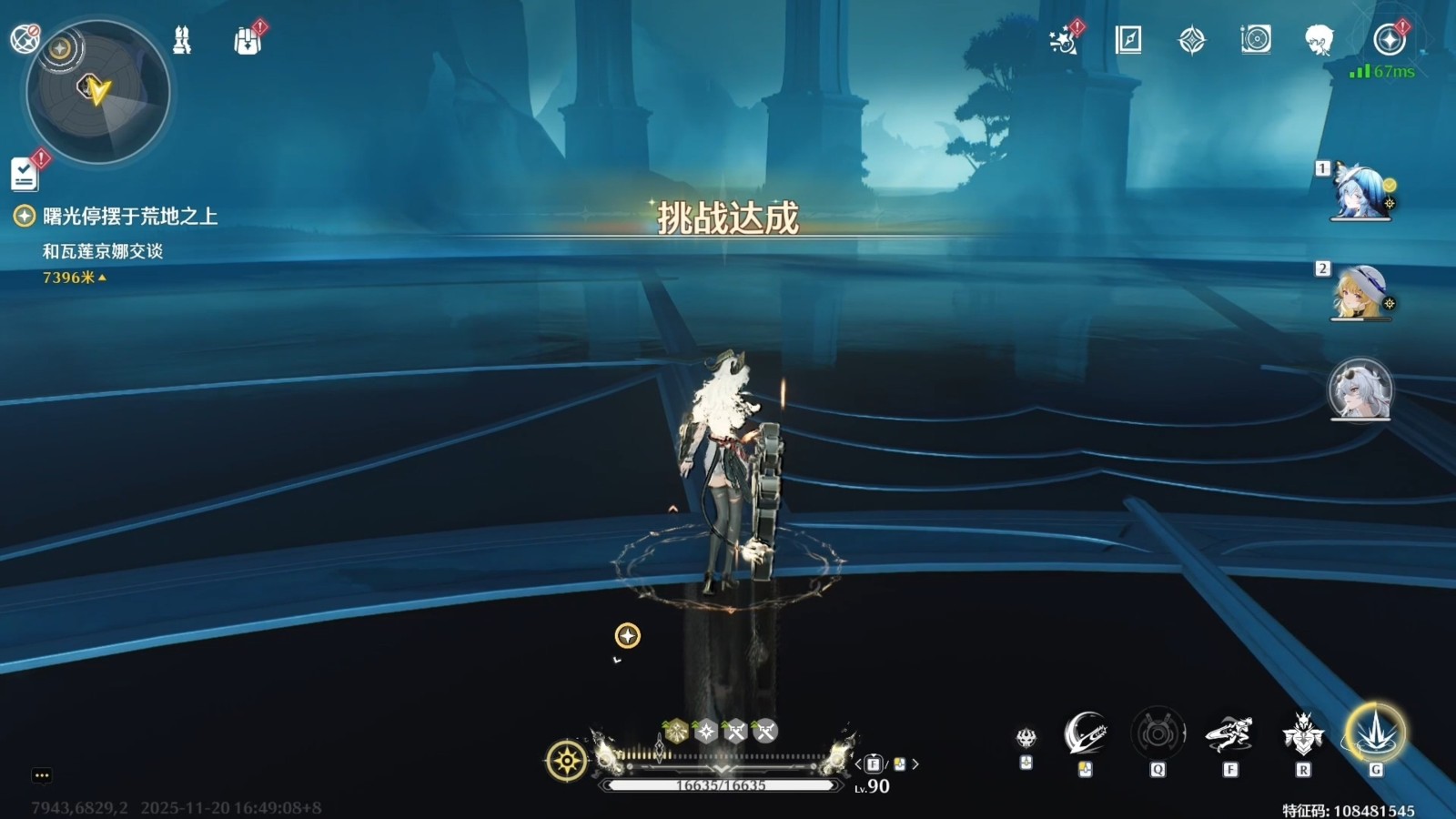Activate the crescent slash attack skill
The width and height of the screenshot is (1456, 819).
[x=1085, y=733]
